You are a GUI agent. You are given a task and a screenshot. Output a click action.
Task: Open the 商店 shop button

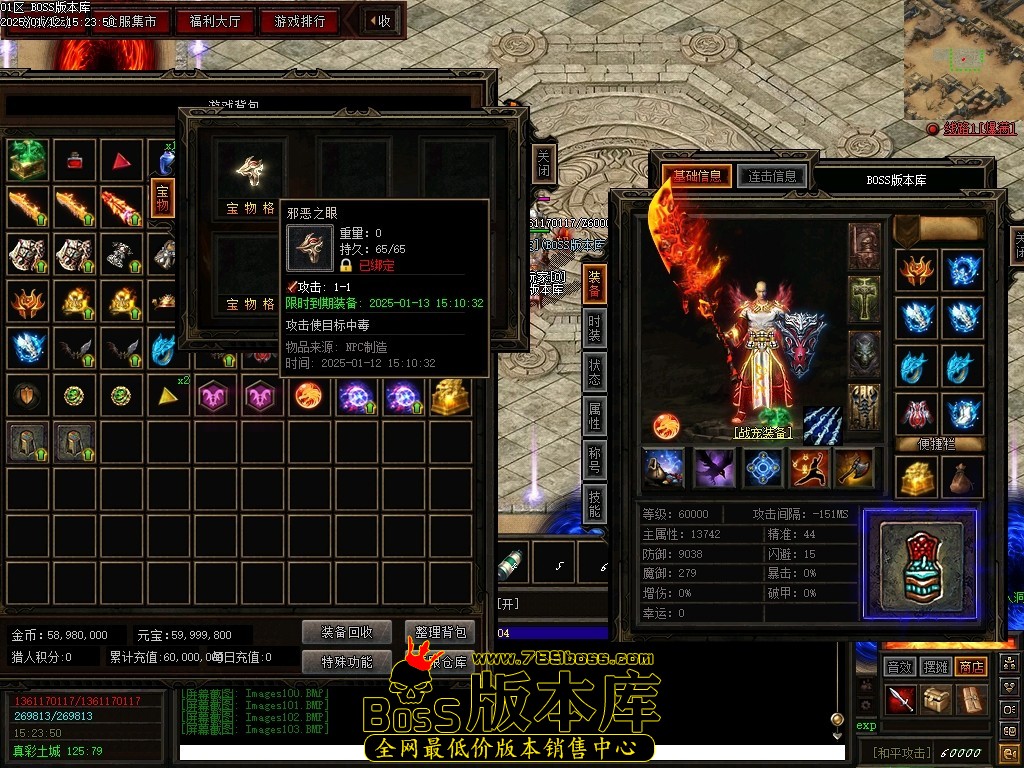tap(971, 666)
